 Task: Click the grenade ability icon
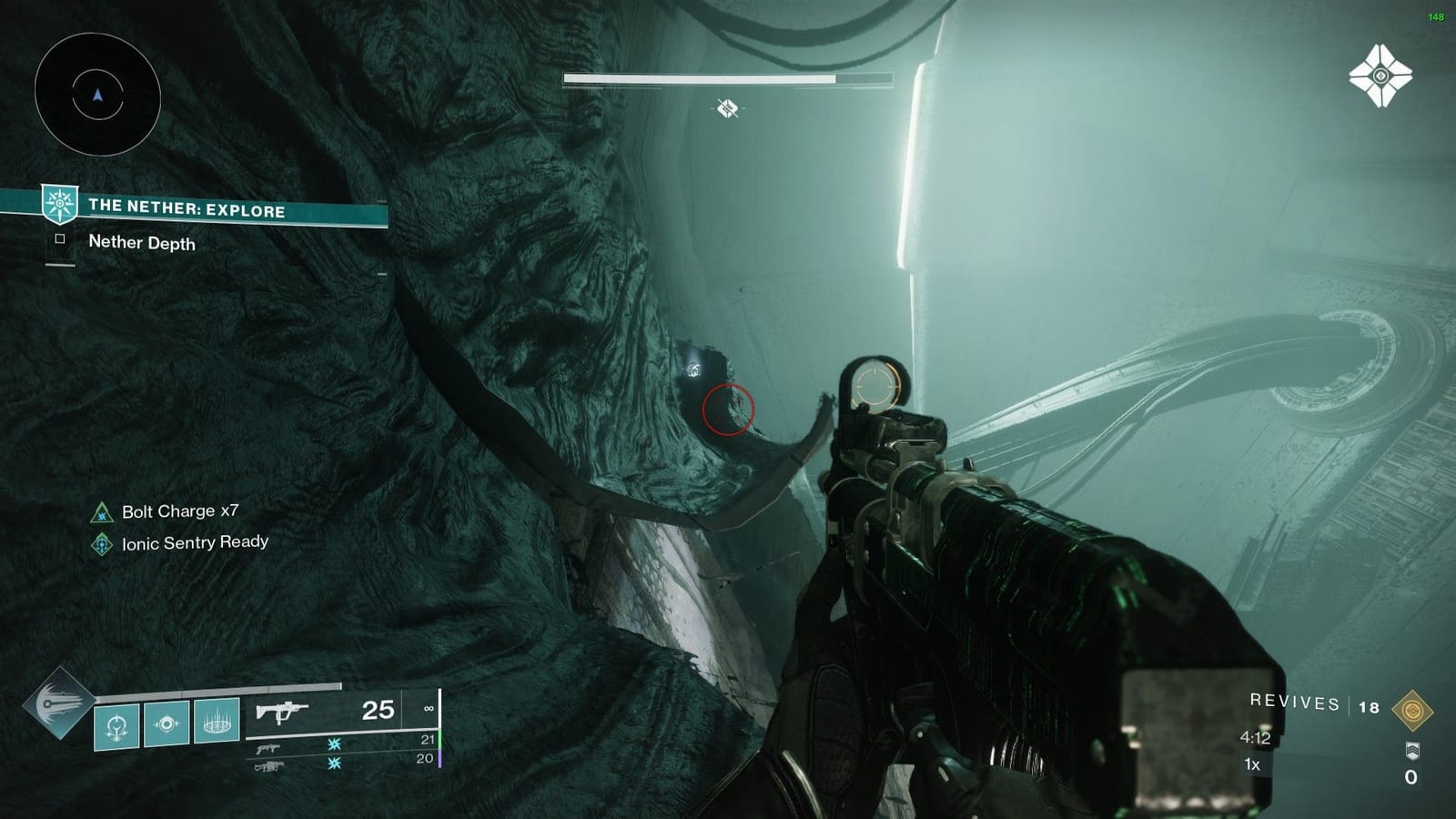coord(116,725)
